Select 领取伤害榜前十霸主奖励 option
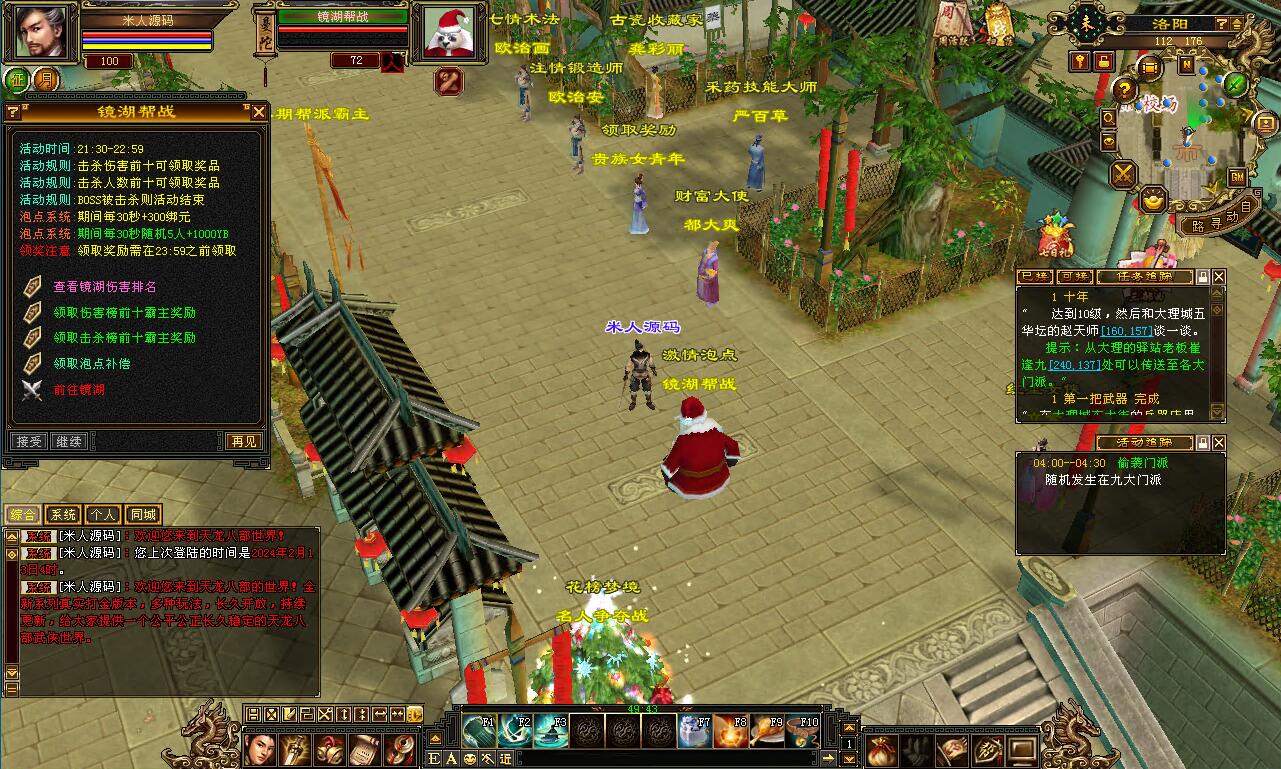This screenshot has width=1281, height=769. [x=124, y=312]
